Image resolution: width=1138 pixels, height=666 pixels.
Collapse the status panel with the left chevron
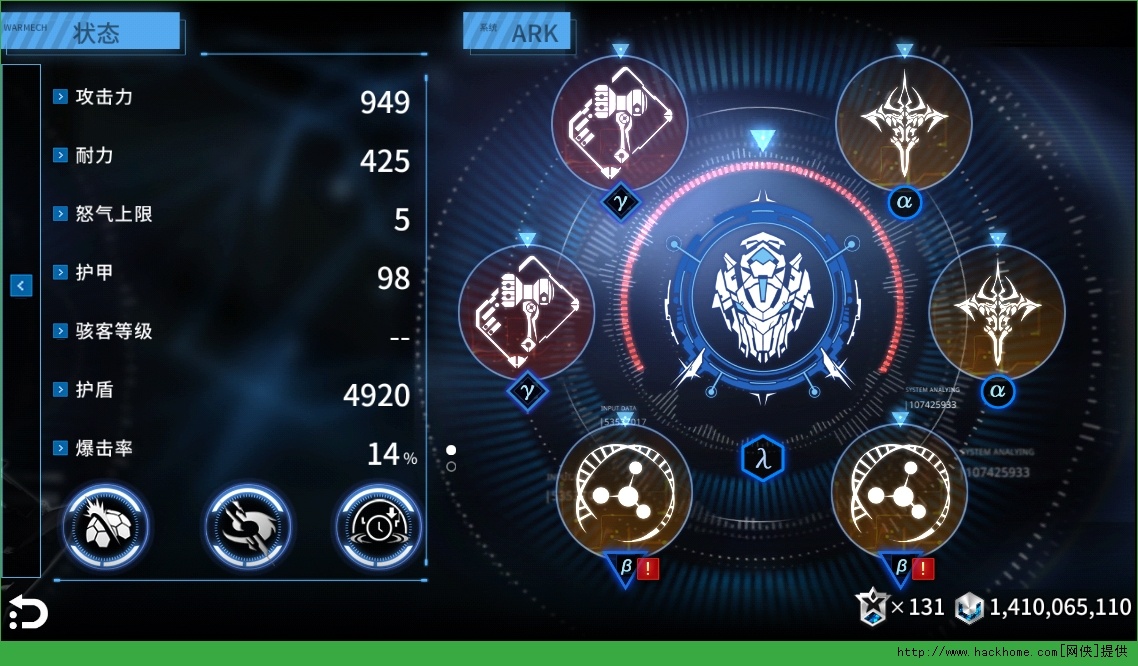point(21,286)
